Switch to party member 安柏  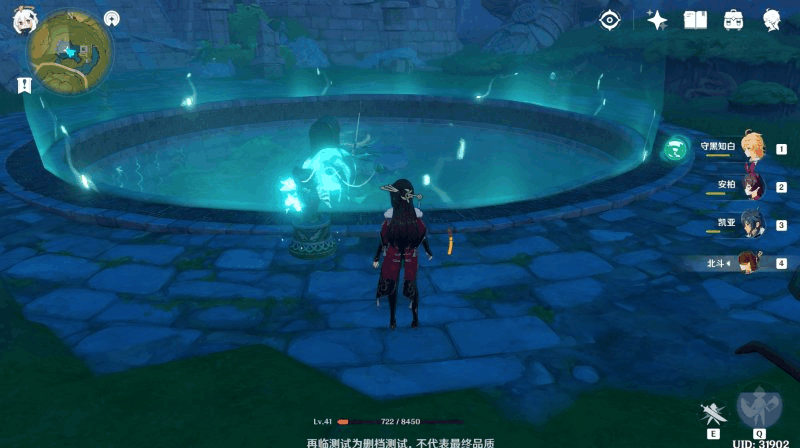[x=748, y=185]
